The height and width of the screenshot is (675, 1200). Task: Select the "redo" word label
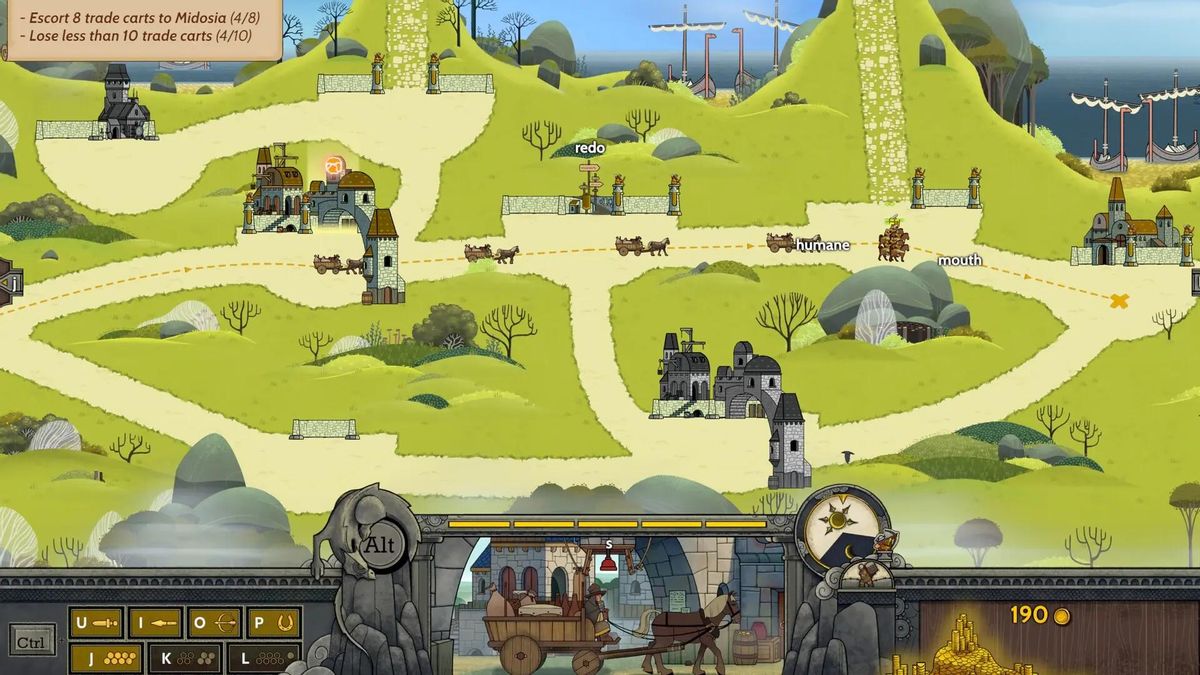590,148
